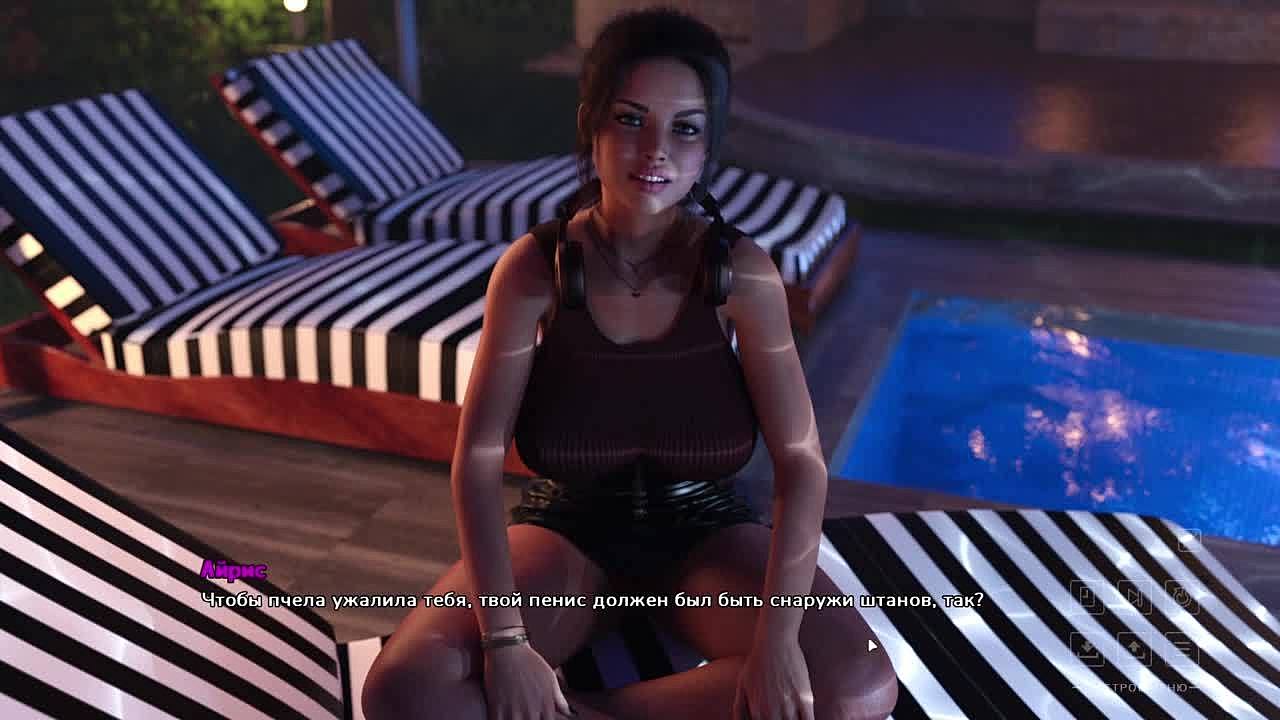The height and width of the screenshot is (720, 1280).
Task: Click the skip forward icon in quick menu
Action: point(1135,597)
